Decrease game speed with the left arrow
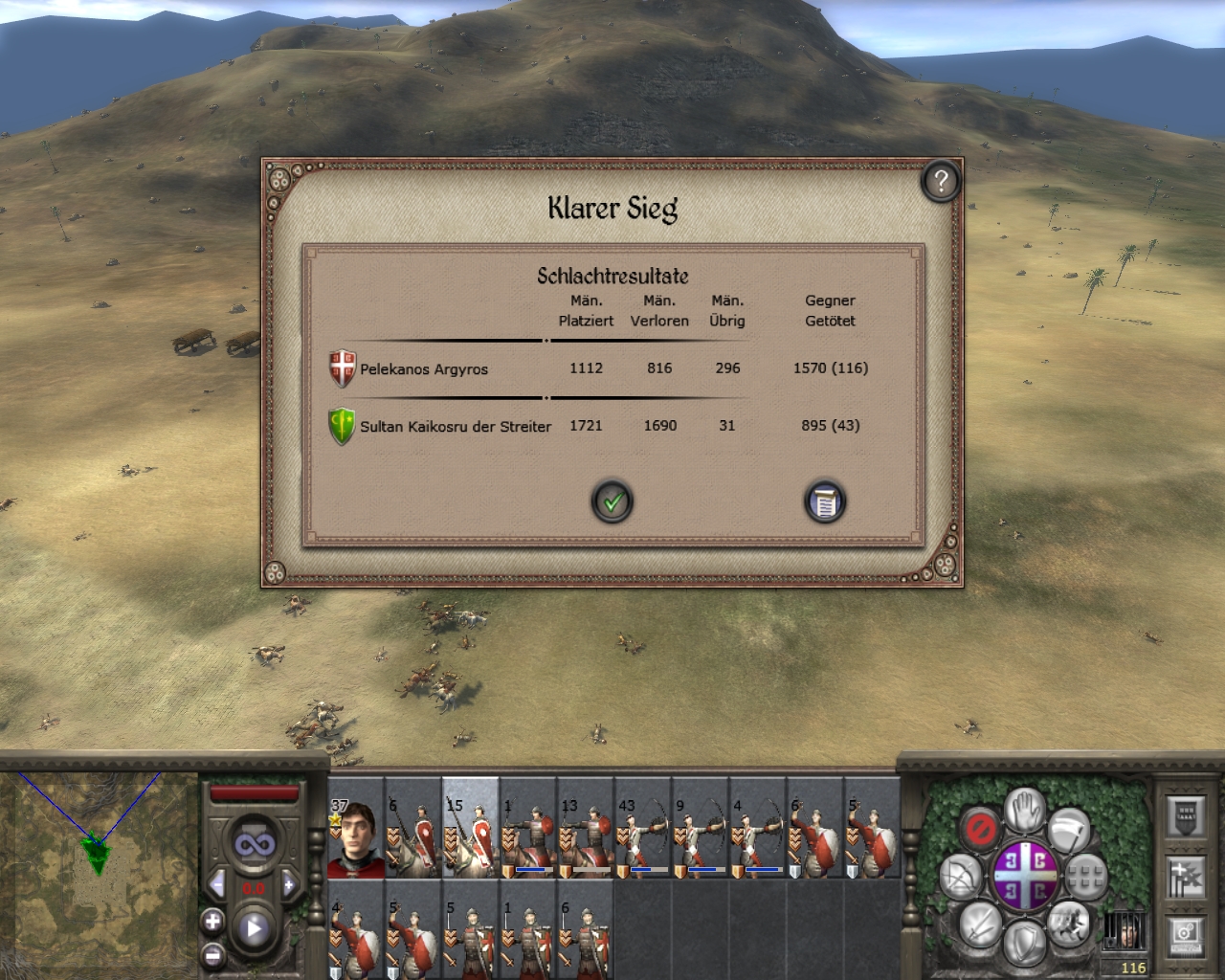Image resolution: width=1225 pixels, height=980 pixels. click(217, 884)
